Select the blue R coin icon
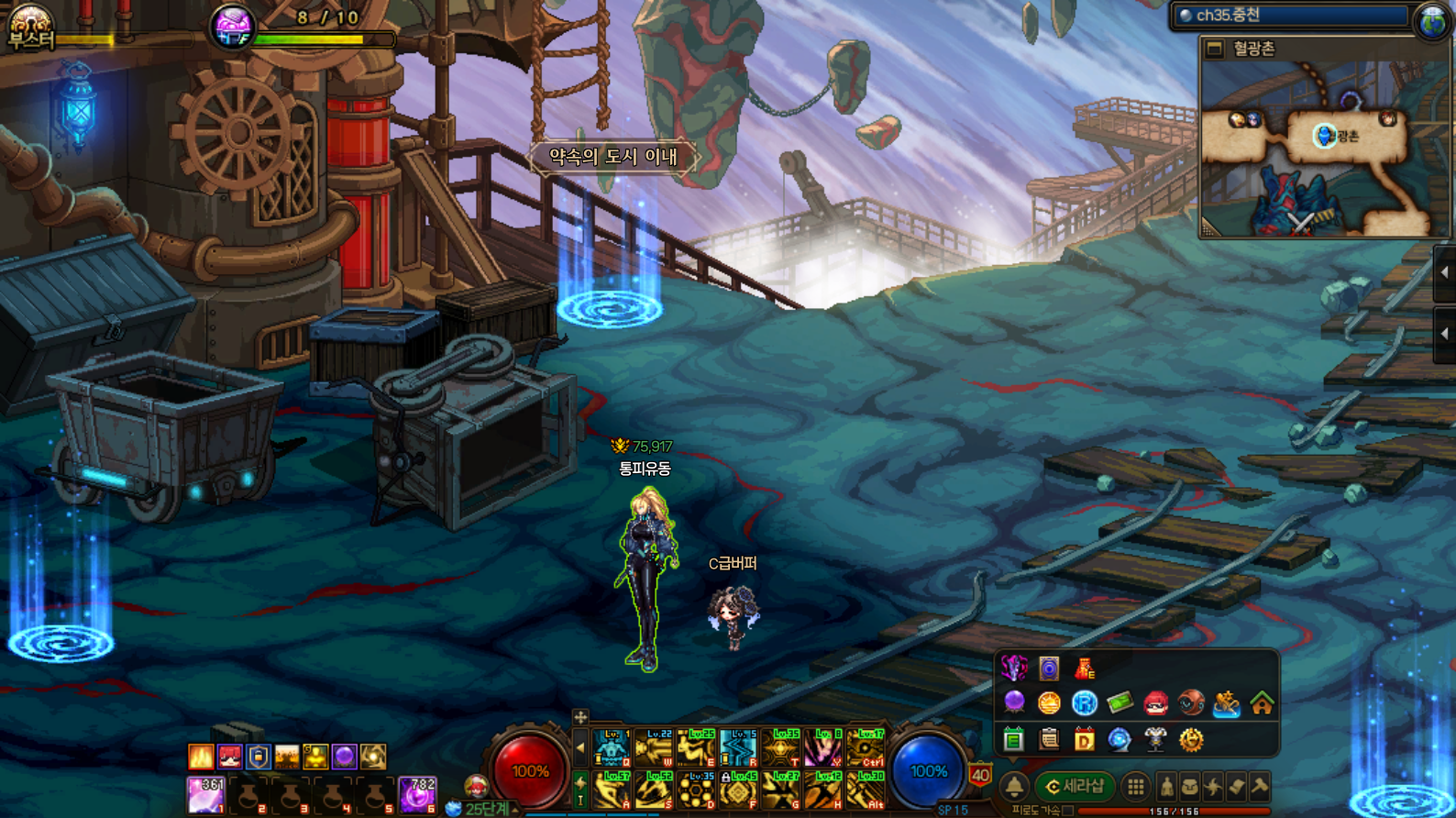Viewport: 1456px width, 818px height. tap(1084, 703)
